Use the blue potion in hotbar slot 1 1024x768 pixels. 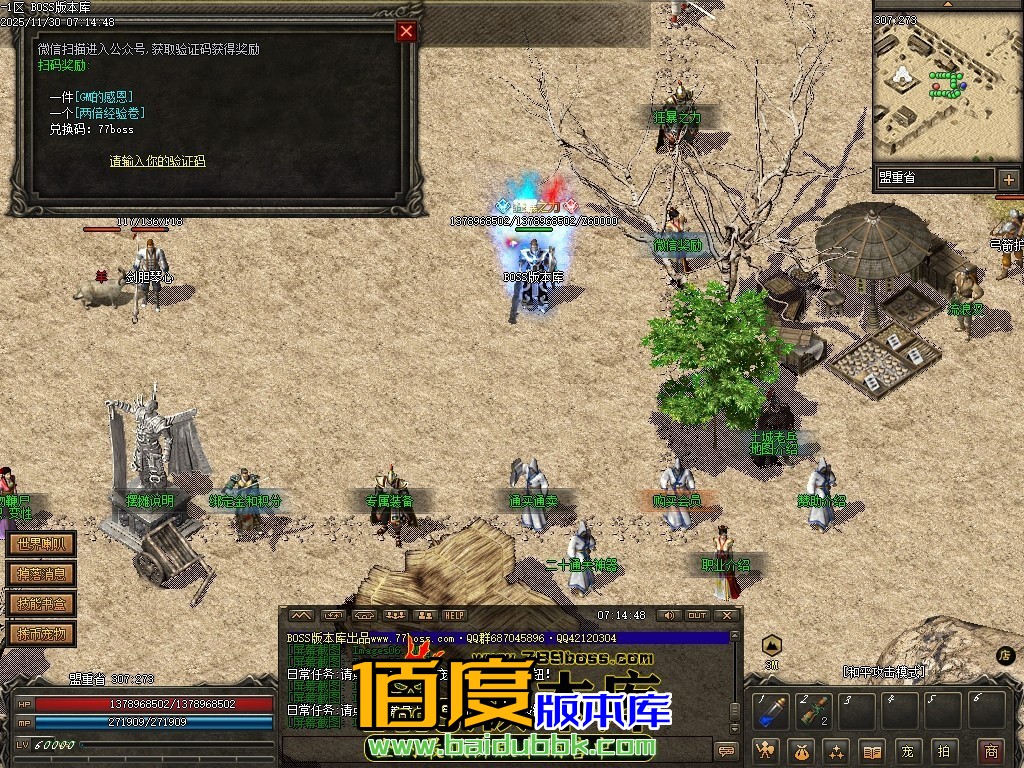(770, 712)
